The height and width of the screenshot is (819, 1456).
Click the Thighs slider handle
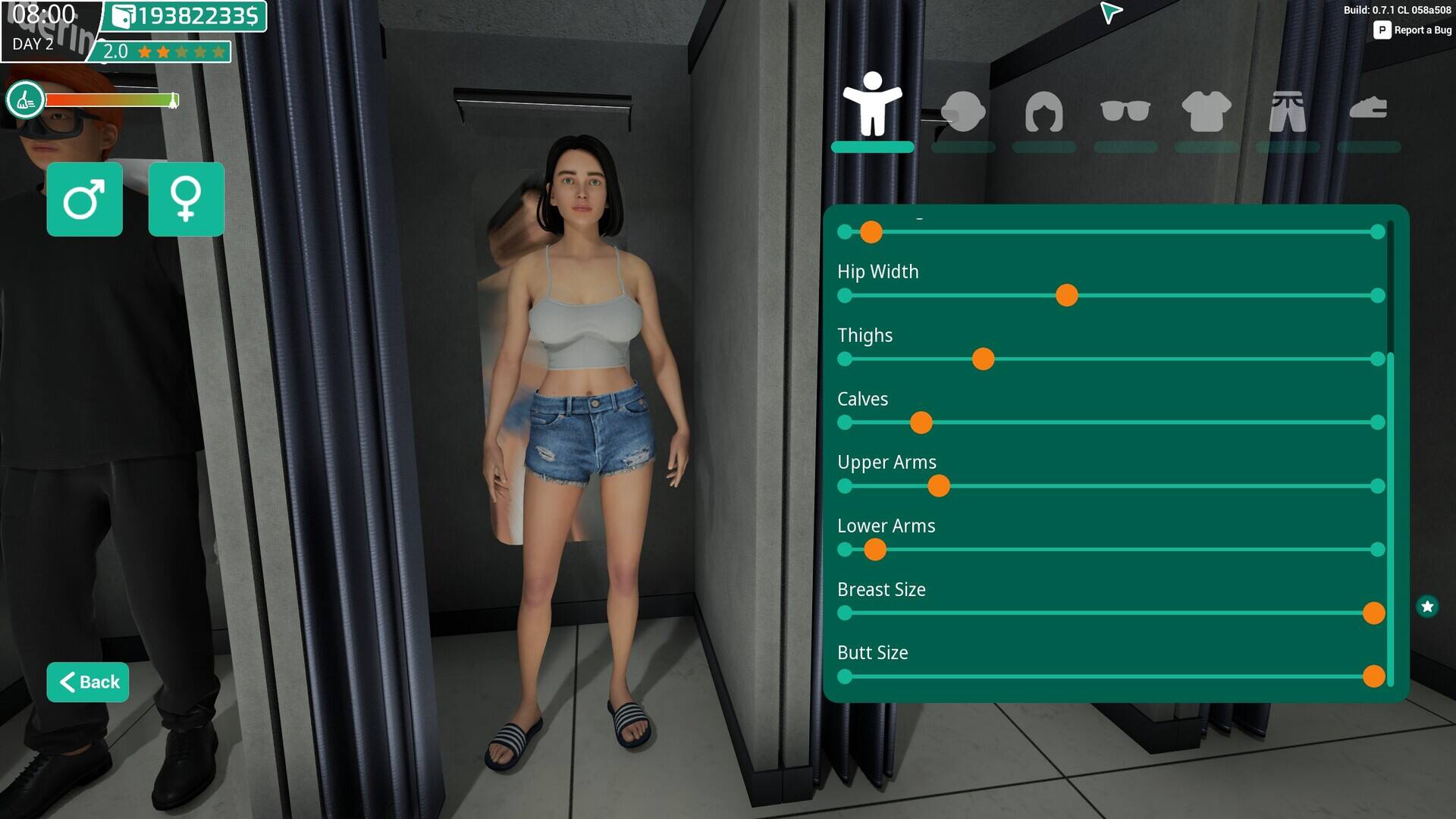tap(983, 359)
